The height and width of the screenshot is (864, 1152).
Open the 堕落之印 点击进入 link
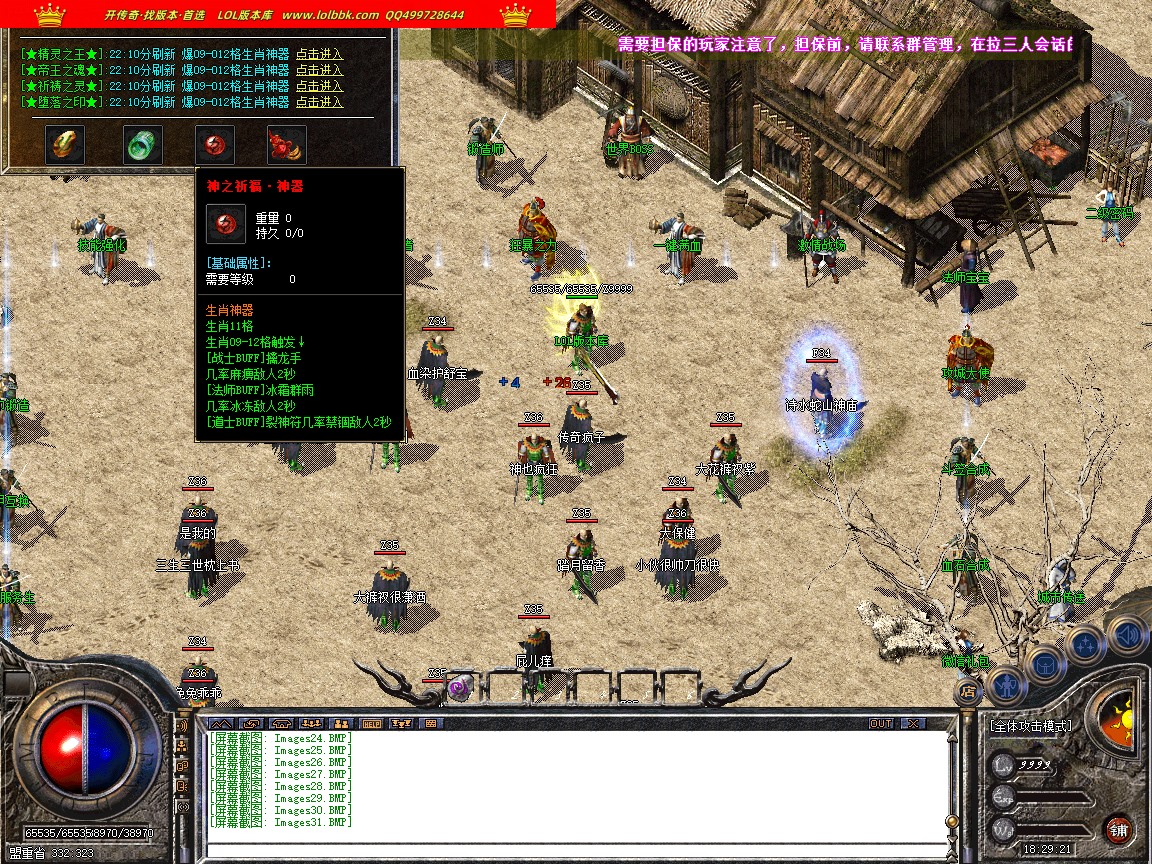[319, 102]
